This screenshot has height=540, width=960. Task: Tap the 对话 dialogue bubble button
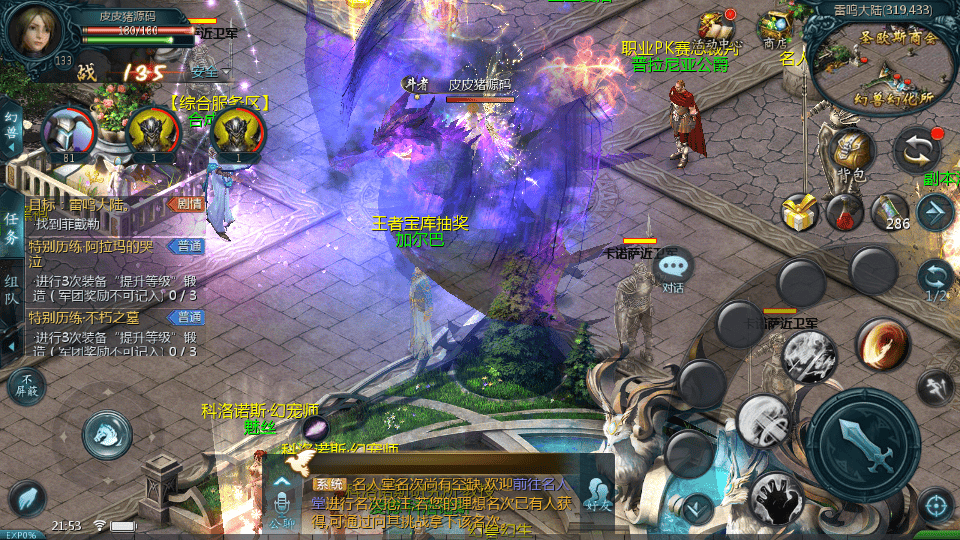[674, 268]
